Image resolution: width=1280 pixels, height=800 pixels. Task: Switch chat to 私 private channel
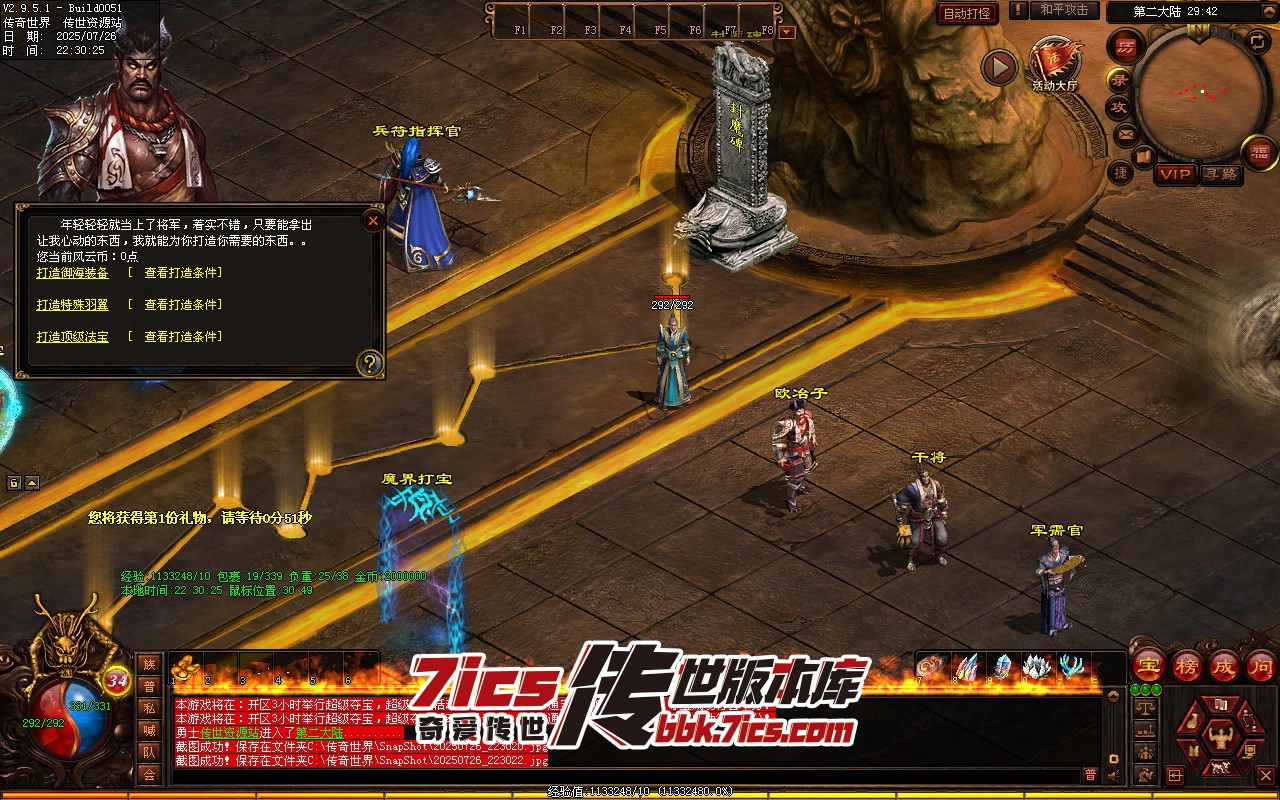149,709
